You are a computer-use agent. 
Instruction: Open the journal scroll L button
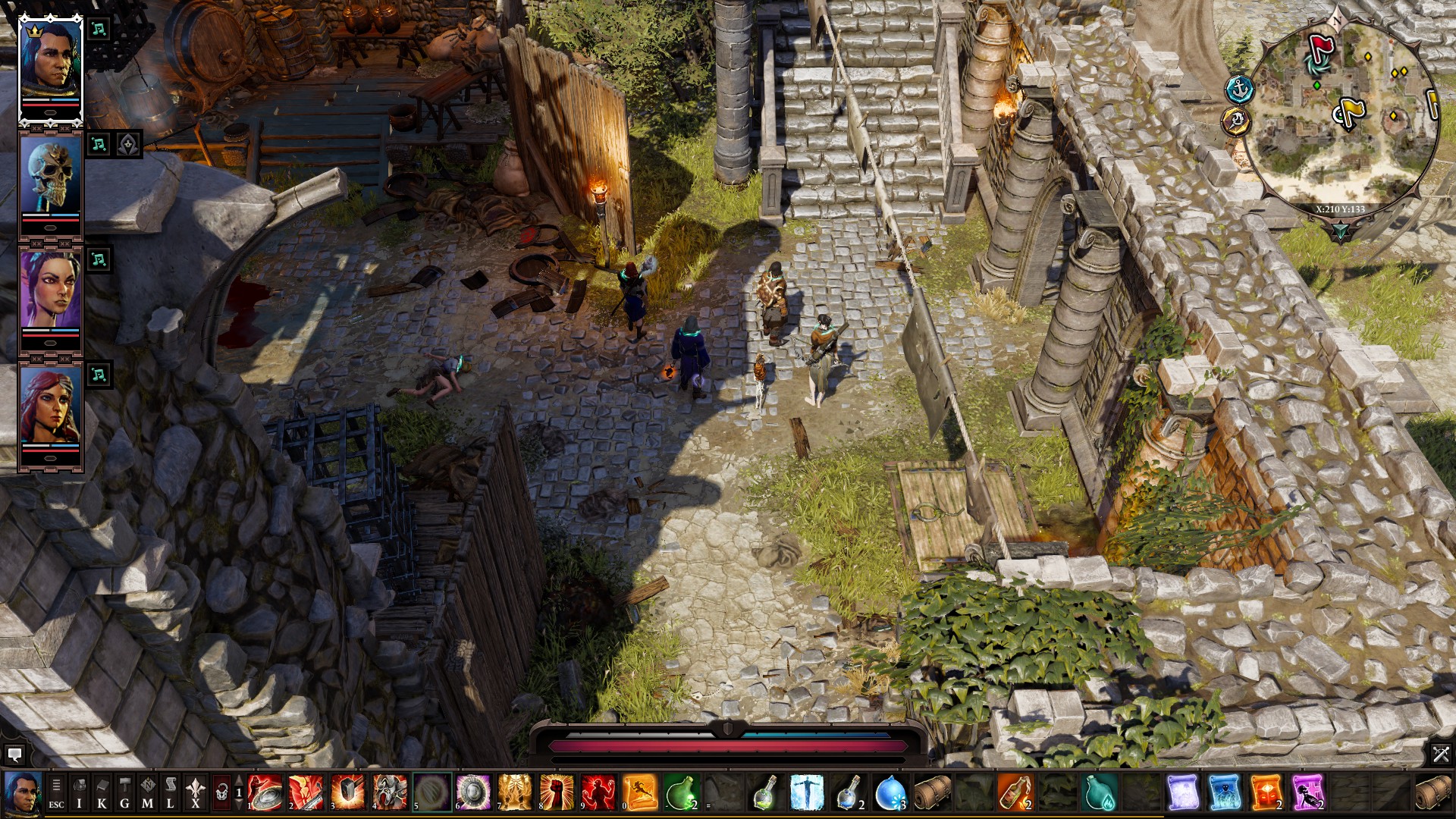171,792
